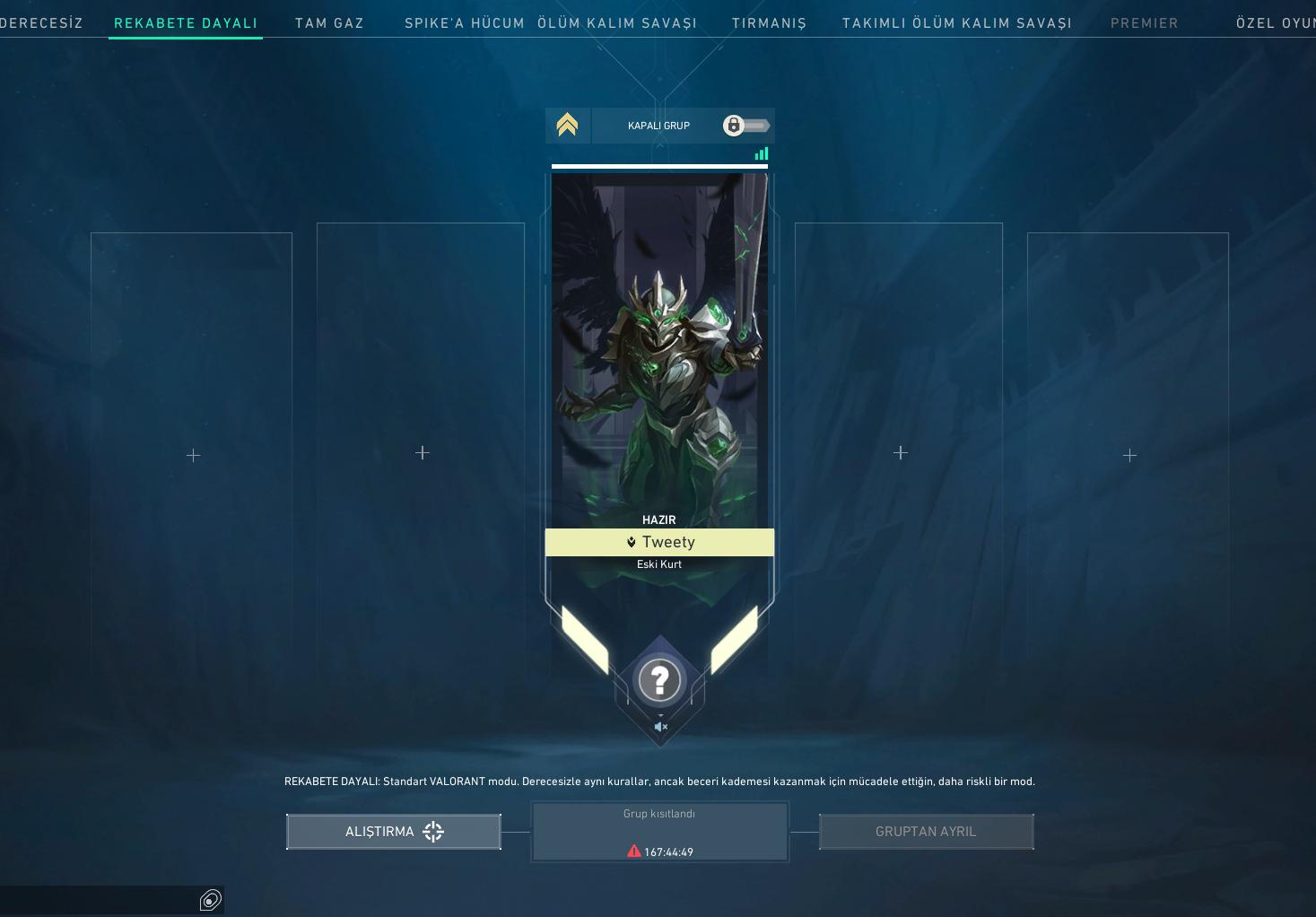The height and width of the screenshot is (917, 1316).
Task: Click the Premier mode tab
Action: click(1144, 23)
